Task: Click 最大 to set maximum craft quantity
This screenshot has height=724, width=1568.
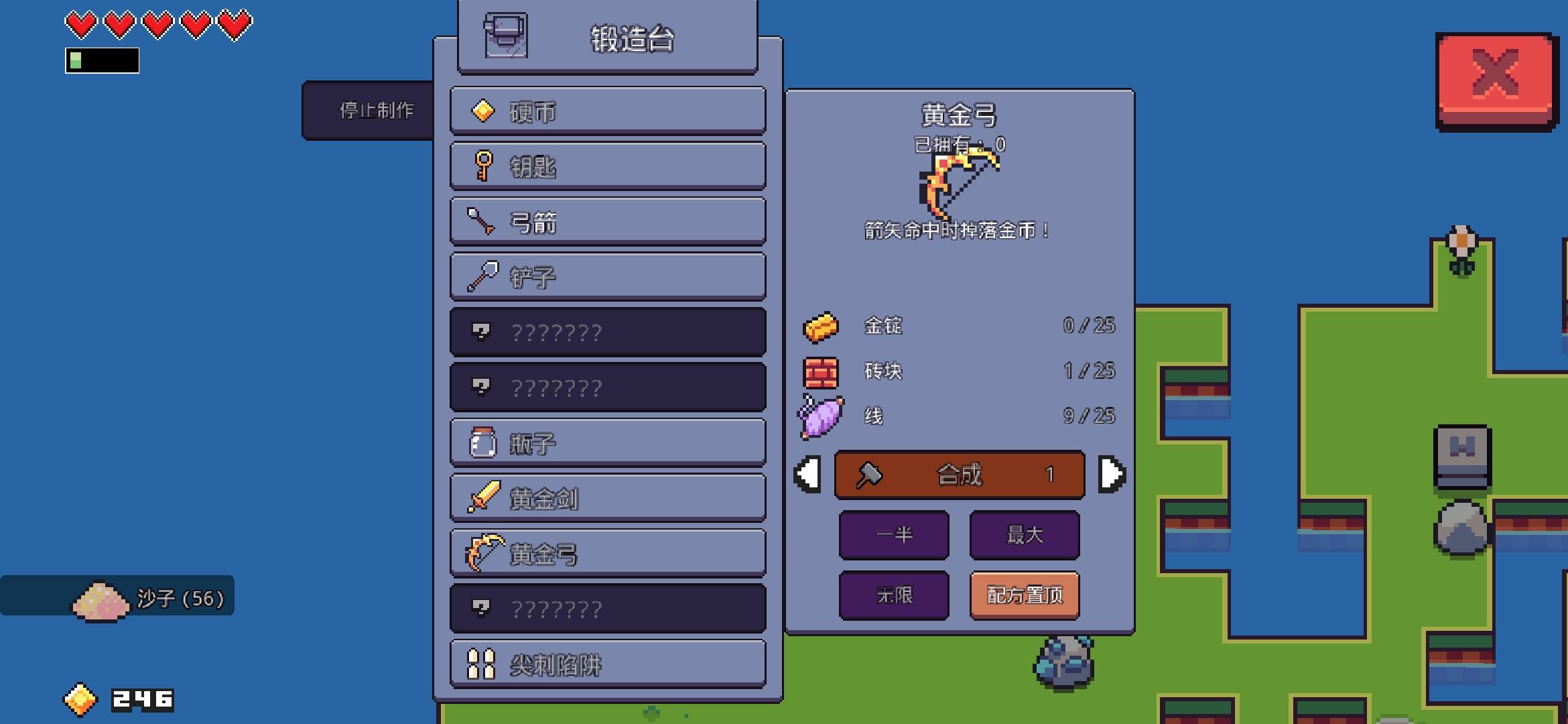Action: pyautogui.click(x=1024, y=536)
